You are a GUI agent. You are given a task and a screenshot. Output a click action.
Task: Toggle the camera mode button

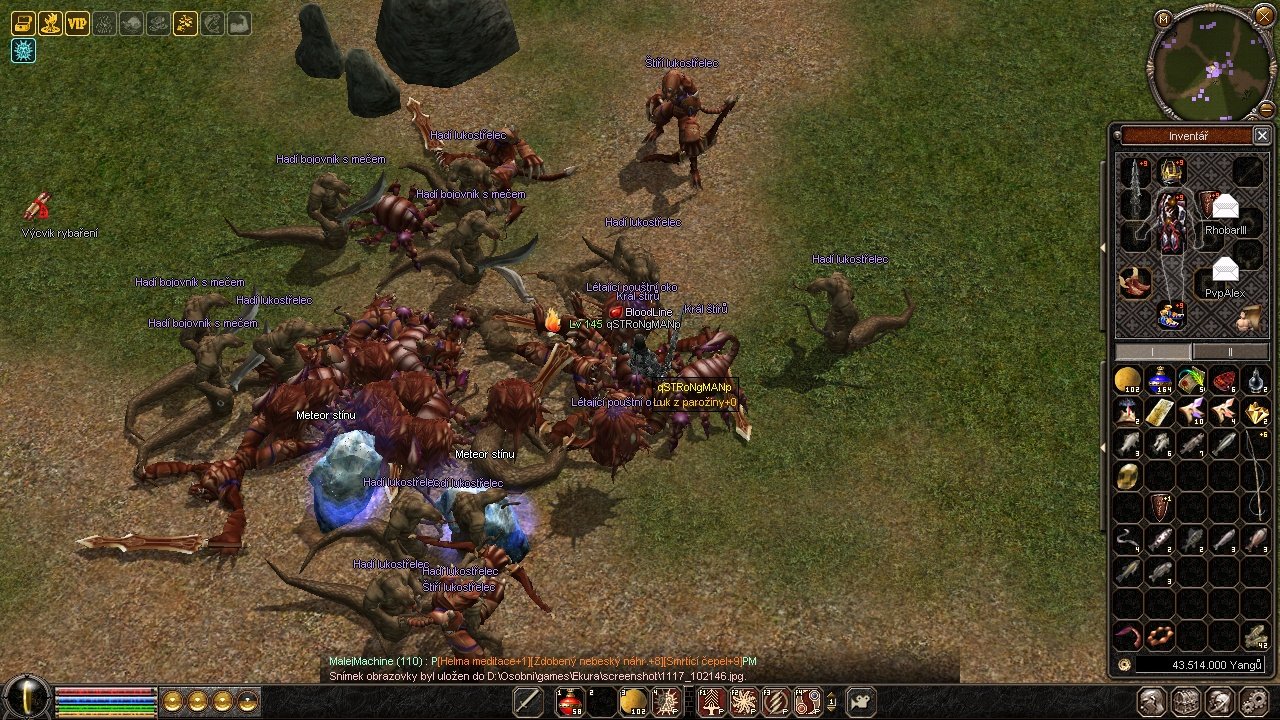pyautogui.click(x=861, y=702)
